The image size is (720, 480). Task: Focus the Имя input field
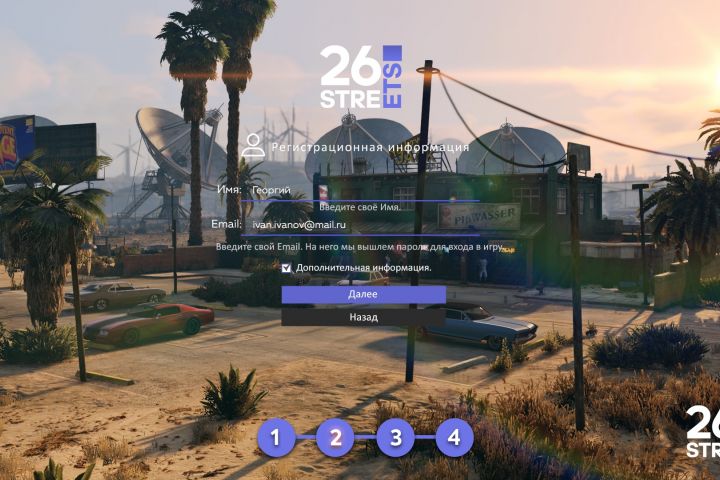pos(350,189)
